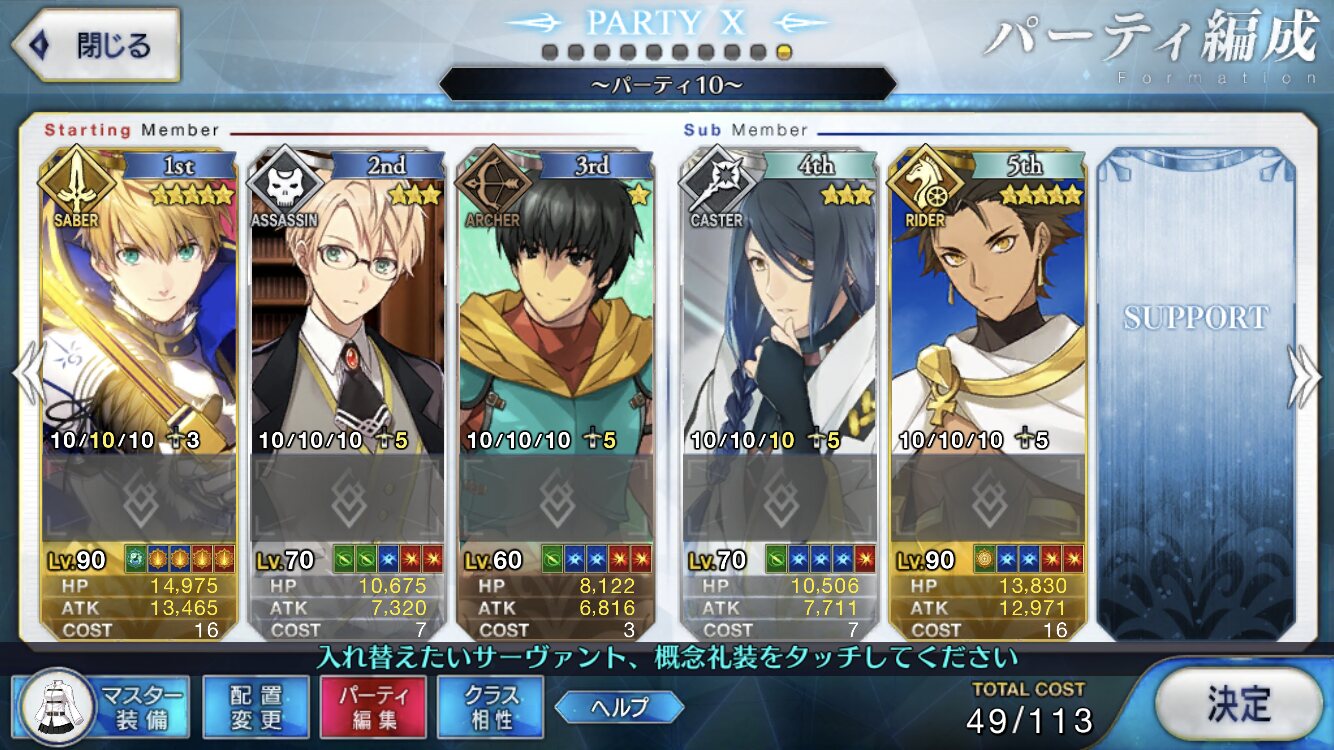Open the ヘルプ help button
The image size is (1334, 750).
(x=619, y=707)
